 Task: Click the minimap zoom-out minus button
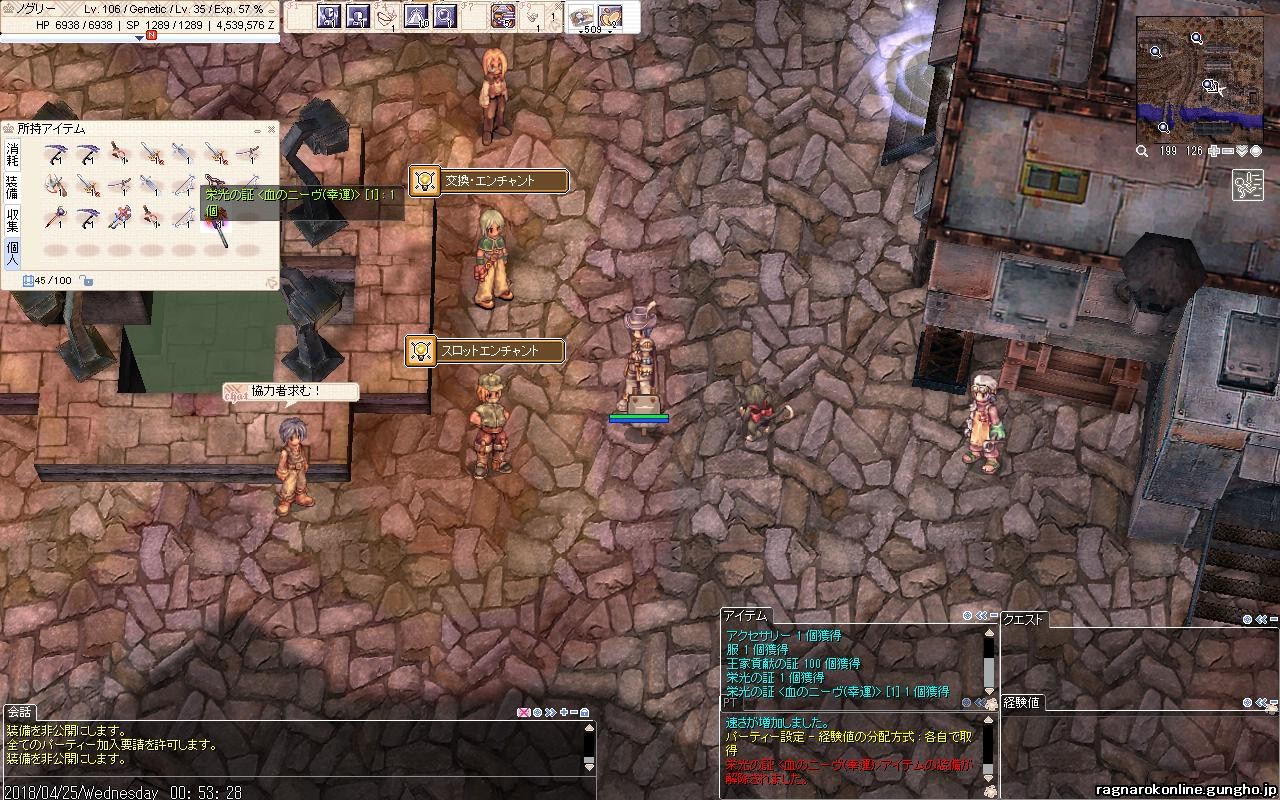pos(1228,151)
